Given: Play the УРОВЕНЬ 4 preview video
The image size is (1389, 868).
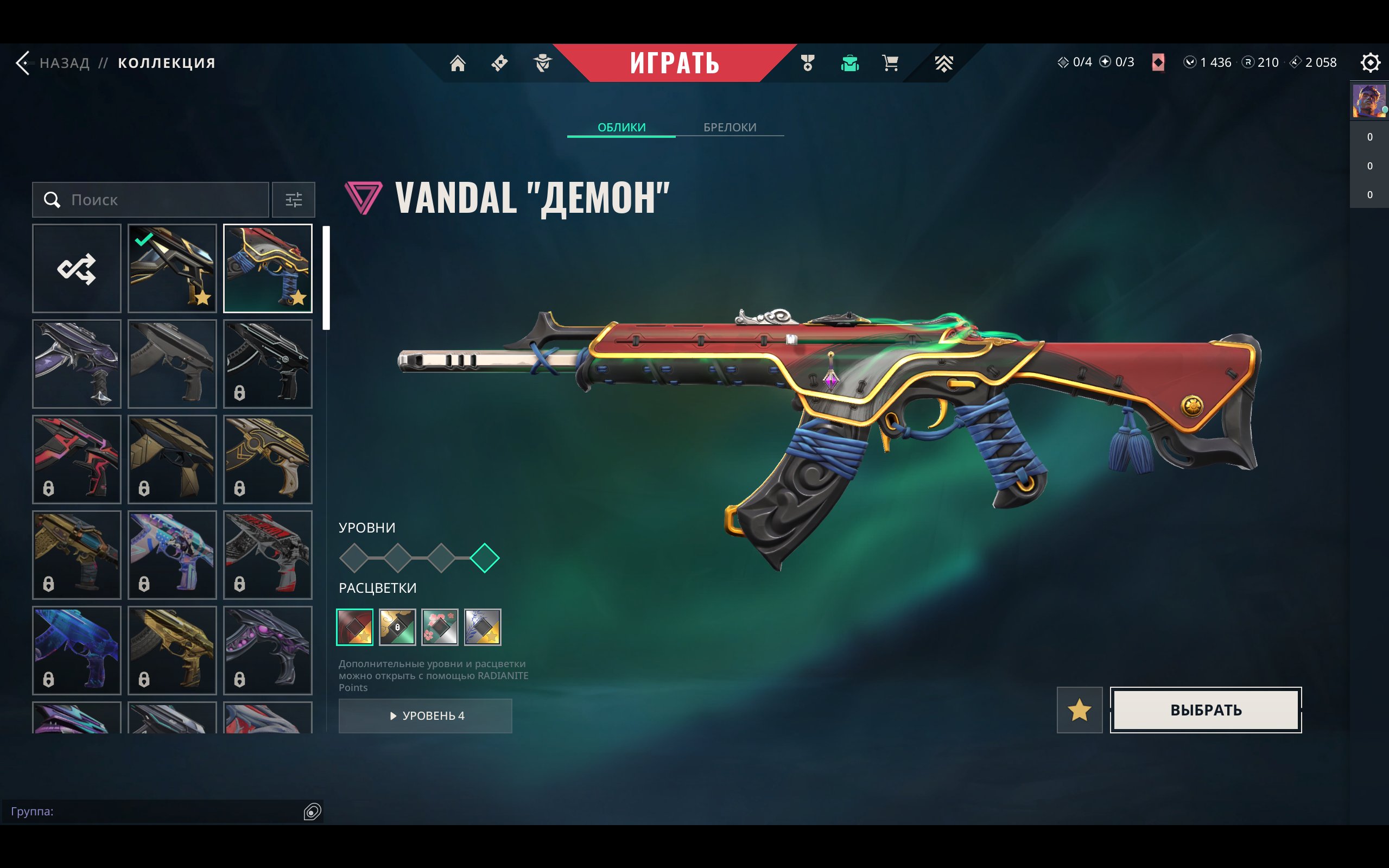Looking at the screenshot, I should tap(426, 716).
